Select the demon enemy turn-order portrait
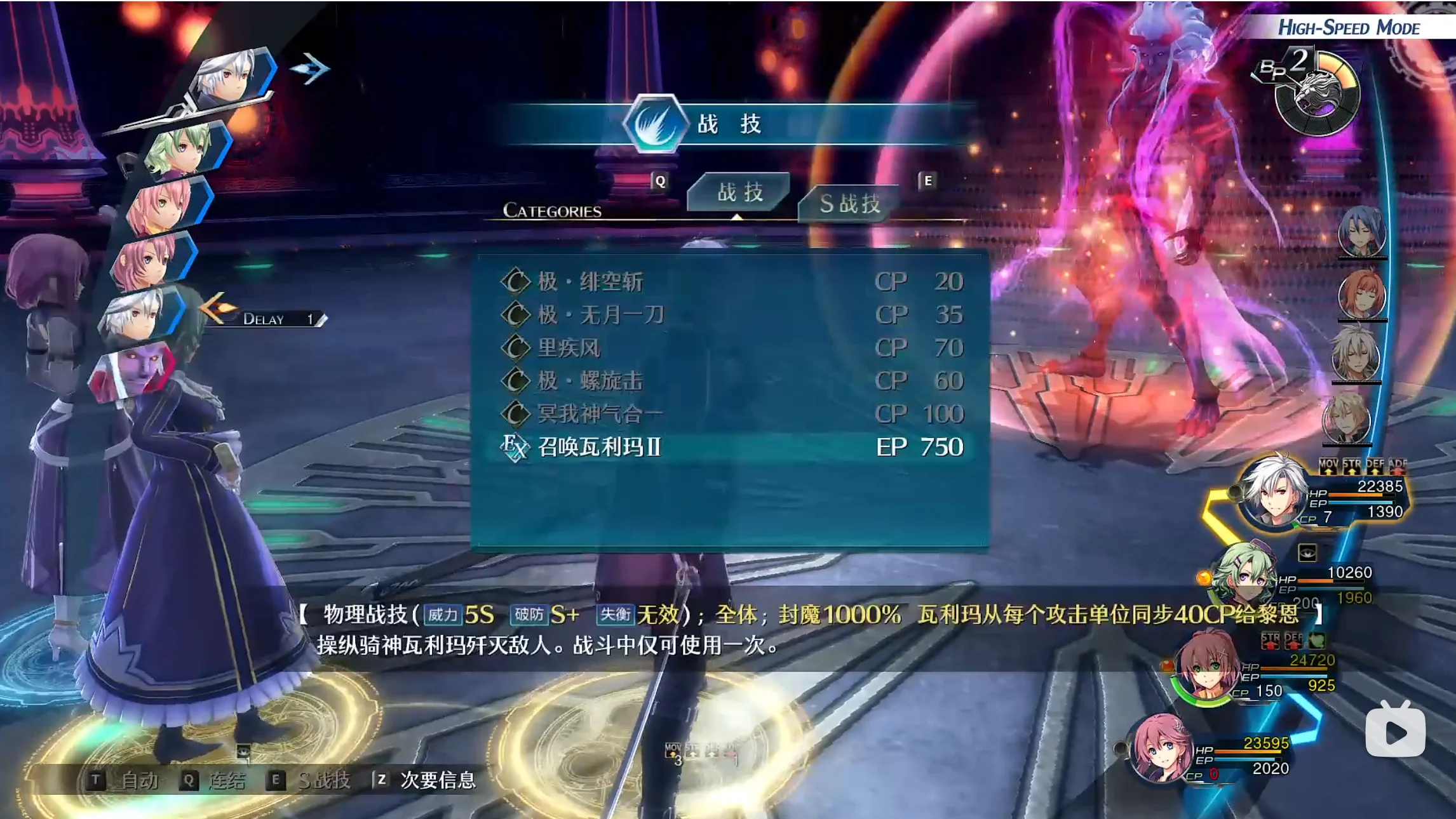 pos(133,370)
